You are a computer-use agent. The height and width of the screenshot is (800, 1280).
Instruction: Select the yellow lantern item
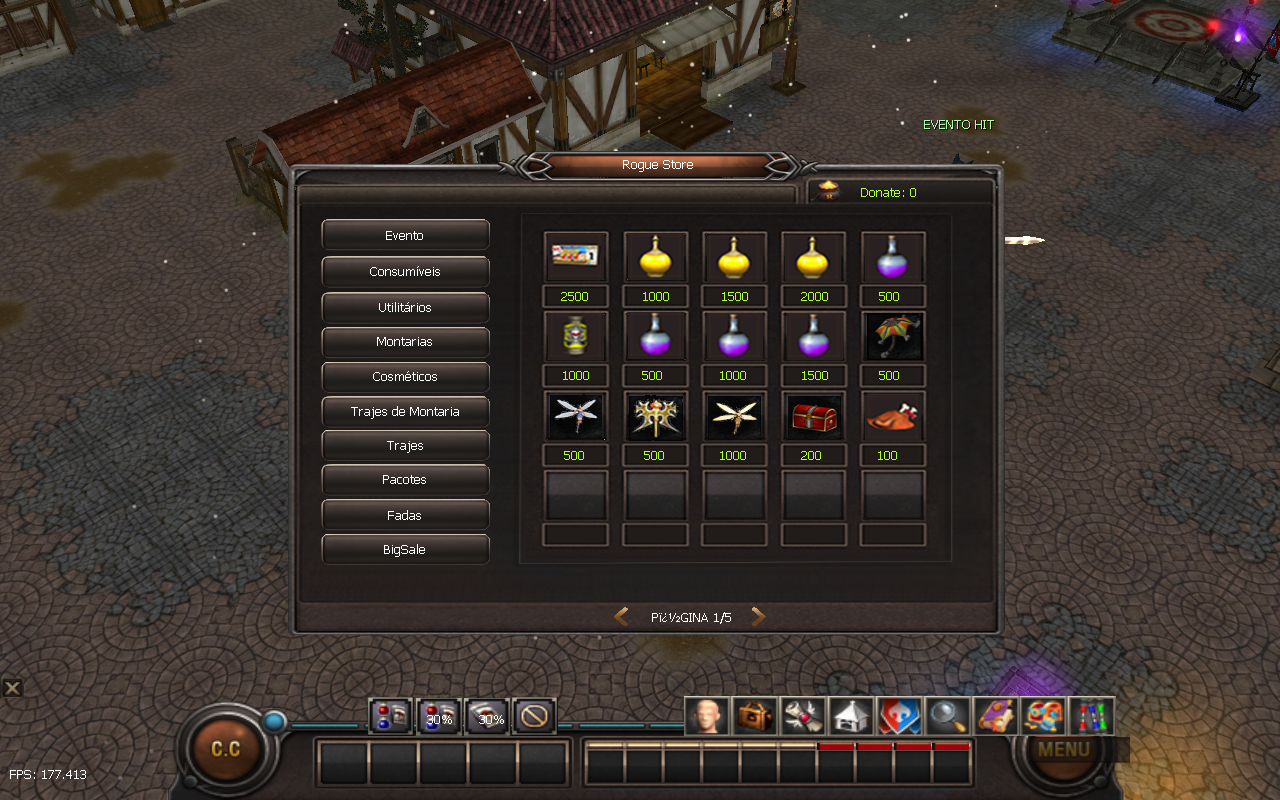tap(575, 337)
